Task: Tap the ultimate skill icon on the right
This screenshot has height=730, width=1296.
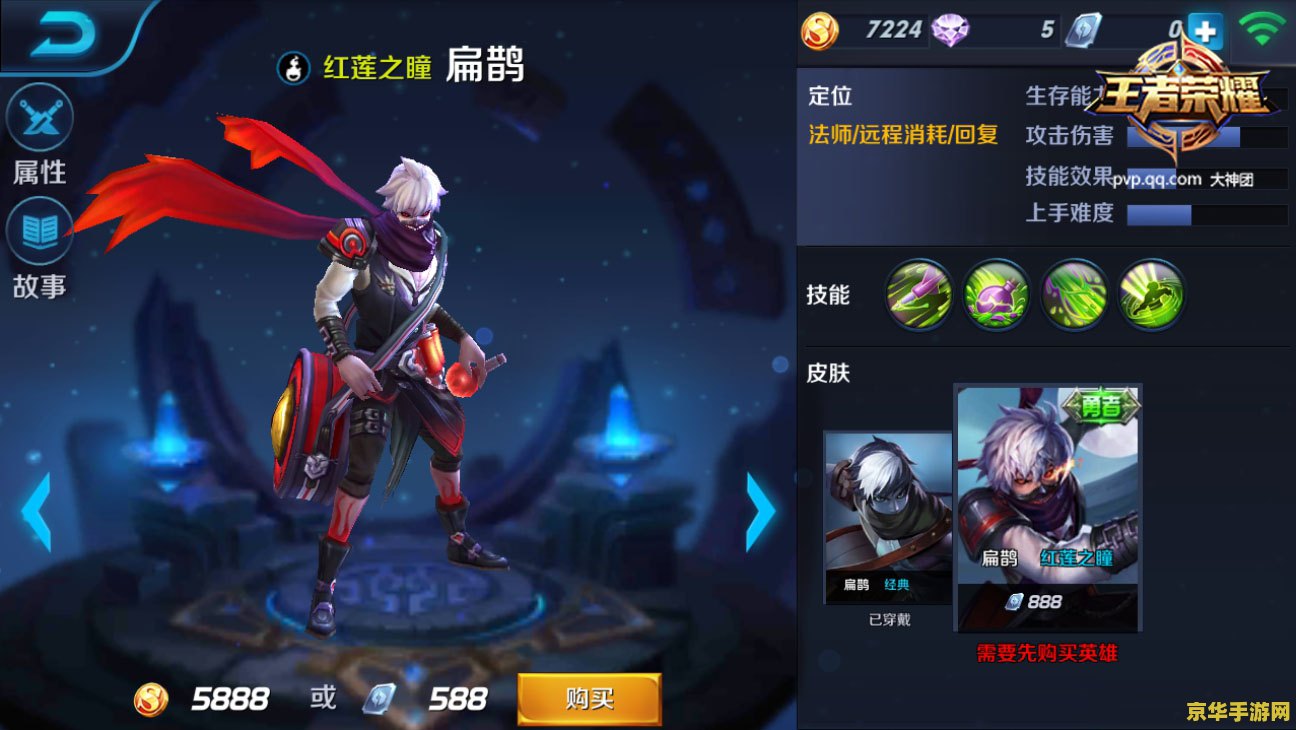Action: coord(1150,296)
